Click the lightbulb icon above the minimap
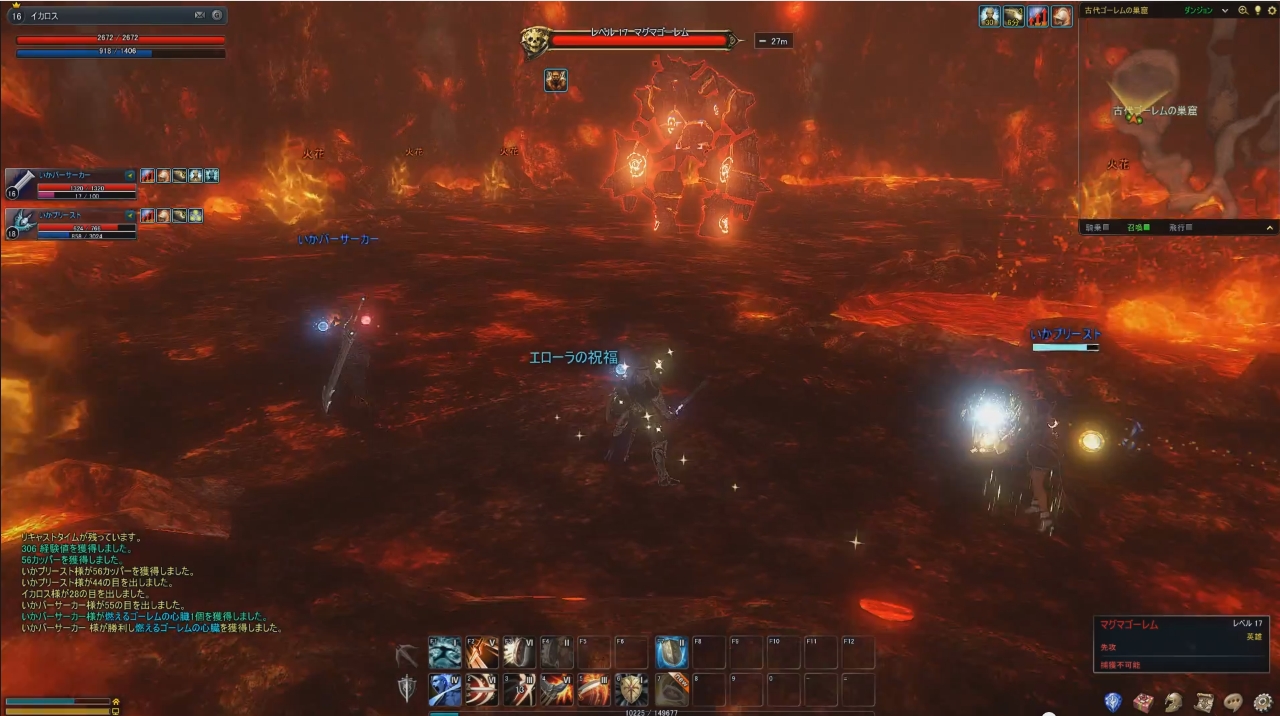This screenshot has height=716, width=1280. tap(1257, 10)
